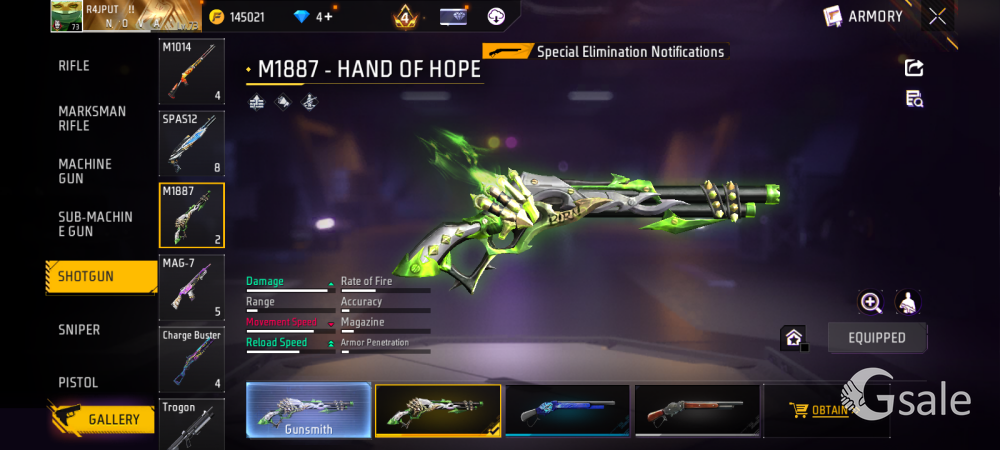Viewport: 1000px width, 450px height.
Task: Click the Obtain shopping cart button
Action: [x=818, y=410]
